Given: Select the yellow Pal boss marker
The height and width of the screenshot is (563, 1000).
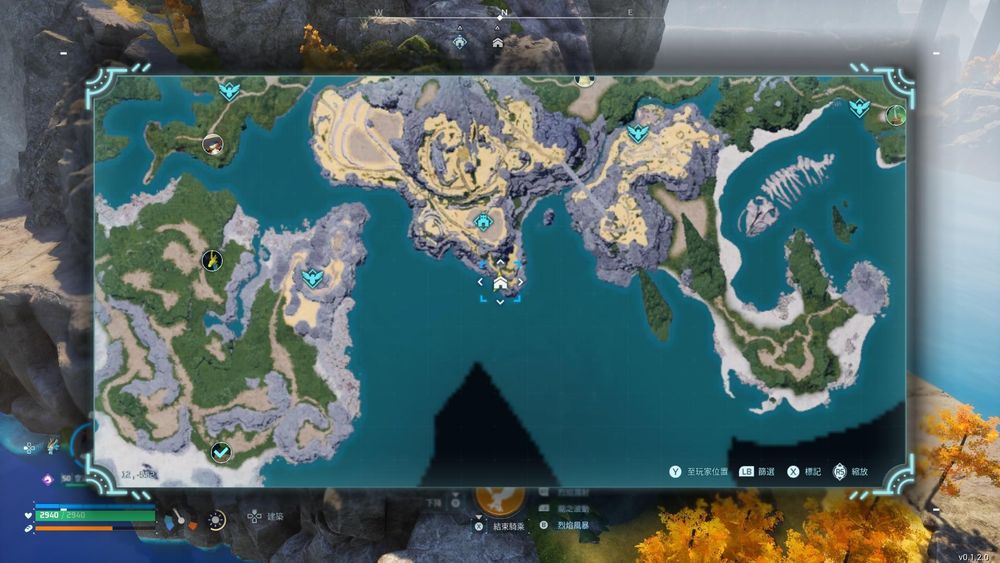Looking at the screenshot, I should pyautogui.click(x=212, y=260).
